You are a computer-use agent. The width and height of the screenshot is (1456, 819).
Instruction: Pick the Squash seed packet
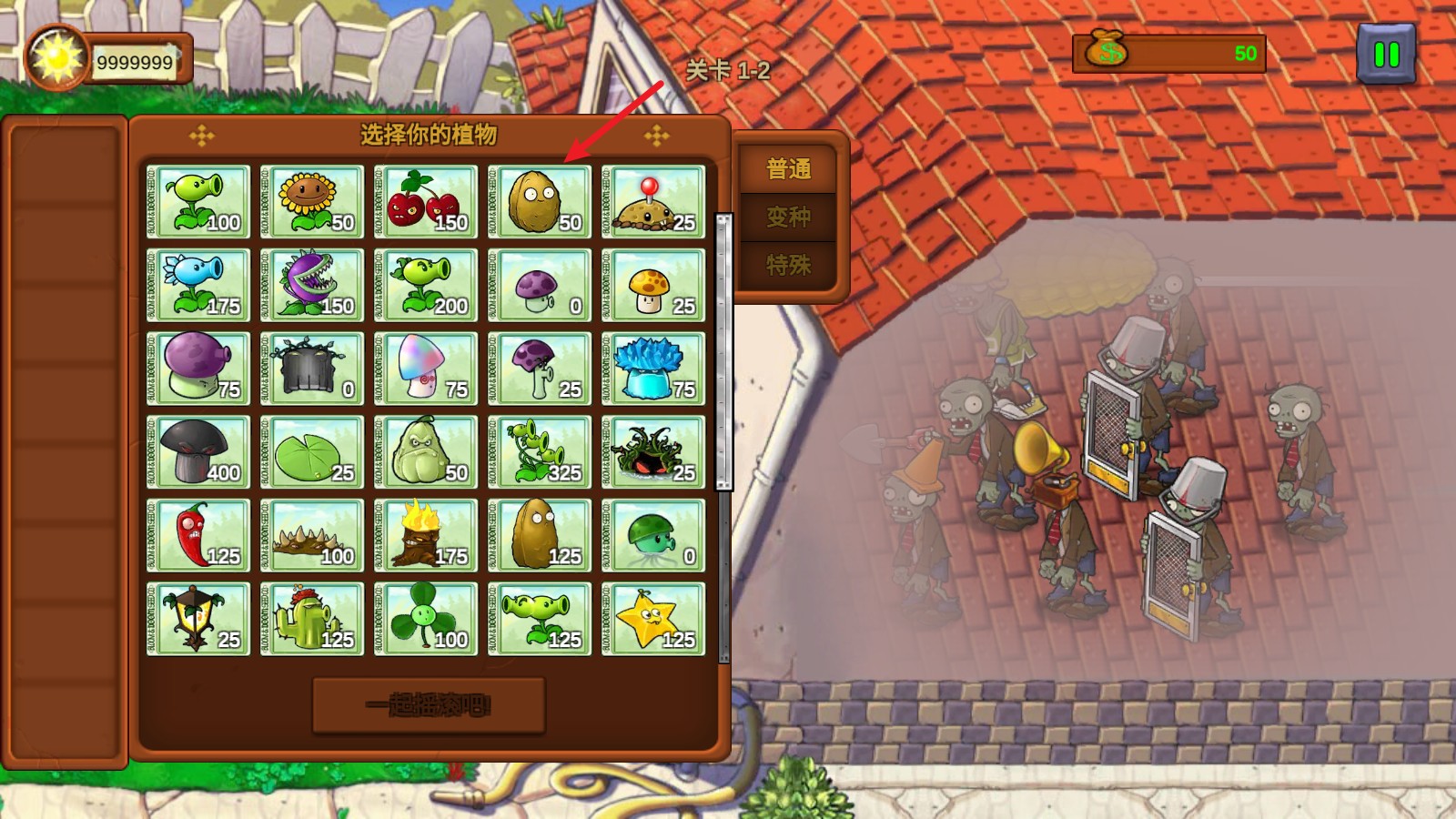pos(426,452)
